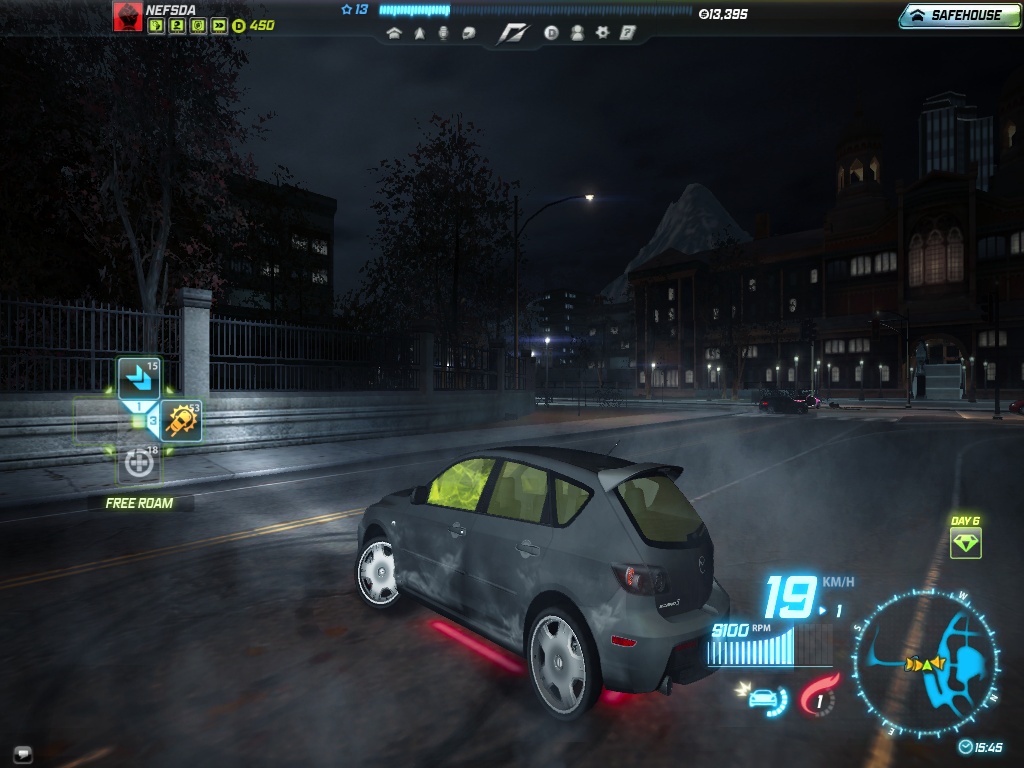1024x768 pixels.
Task: Open the D currency shop icon
Action: 551,33
